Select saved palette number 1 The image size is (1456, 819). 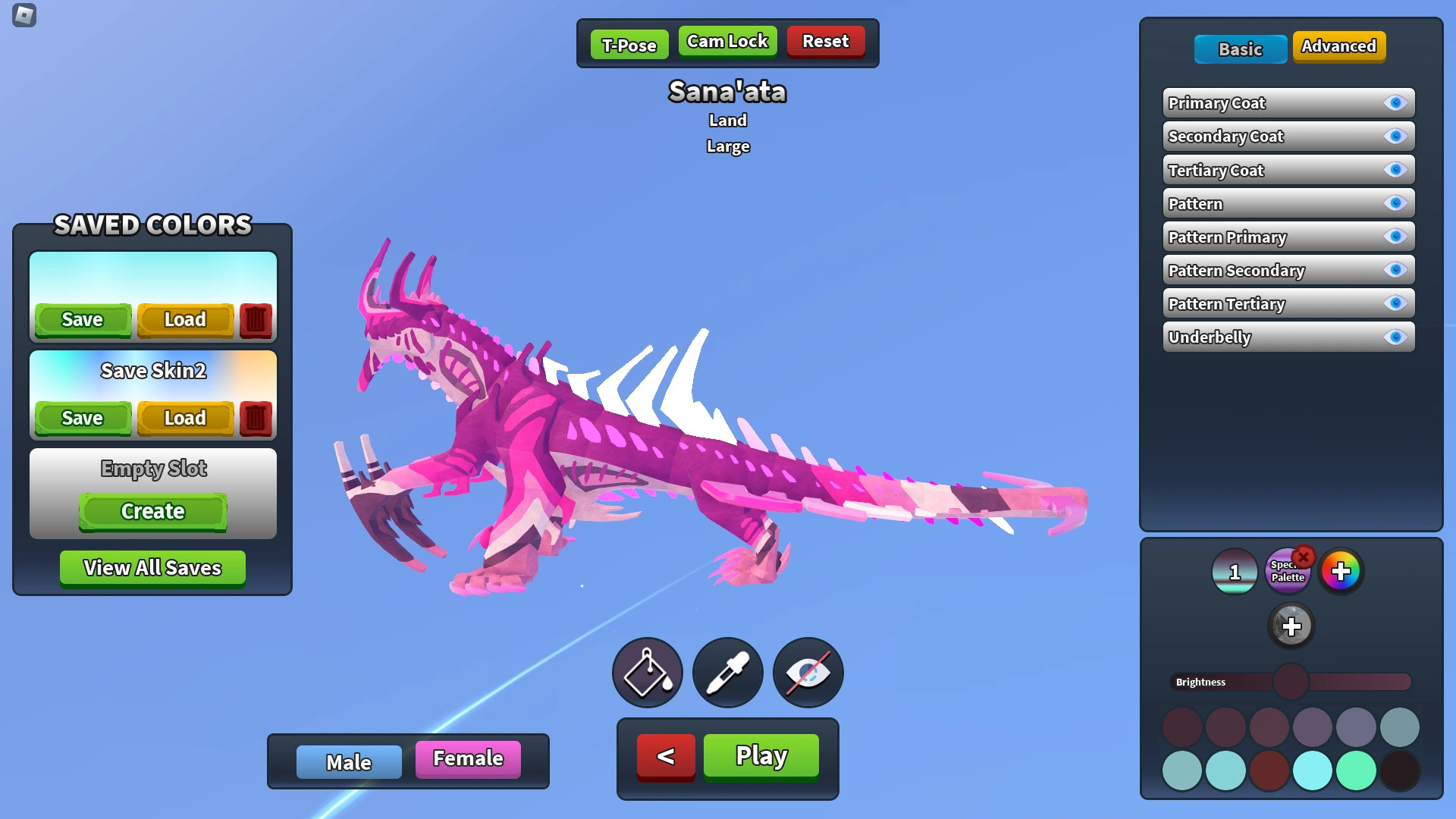1234,573
